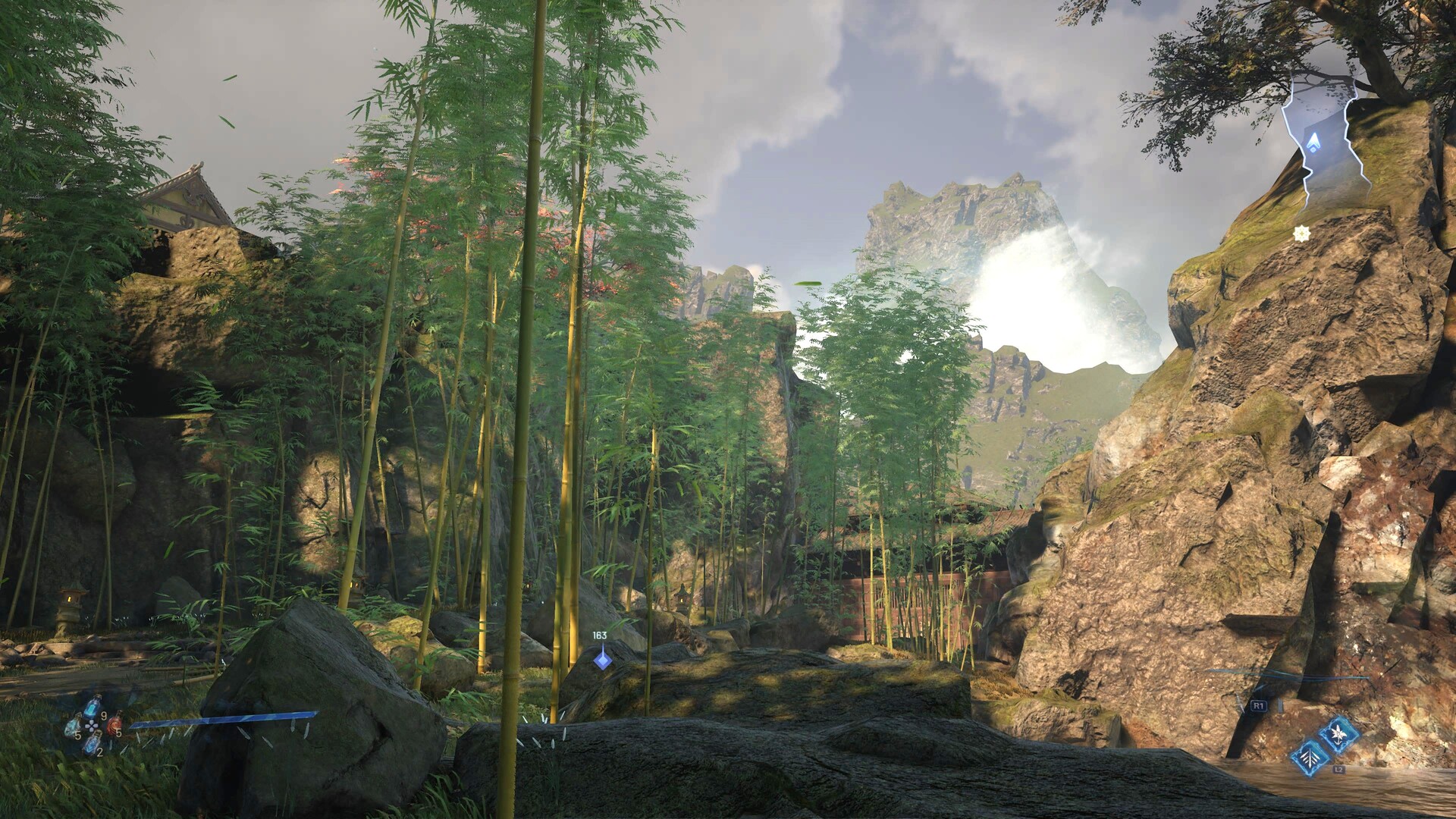
Task: Click the blue diamond waypoint marked 163
Action: [x=603, y=660]
